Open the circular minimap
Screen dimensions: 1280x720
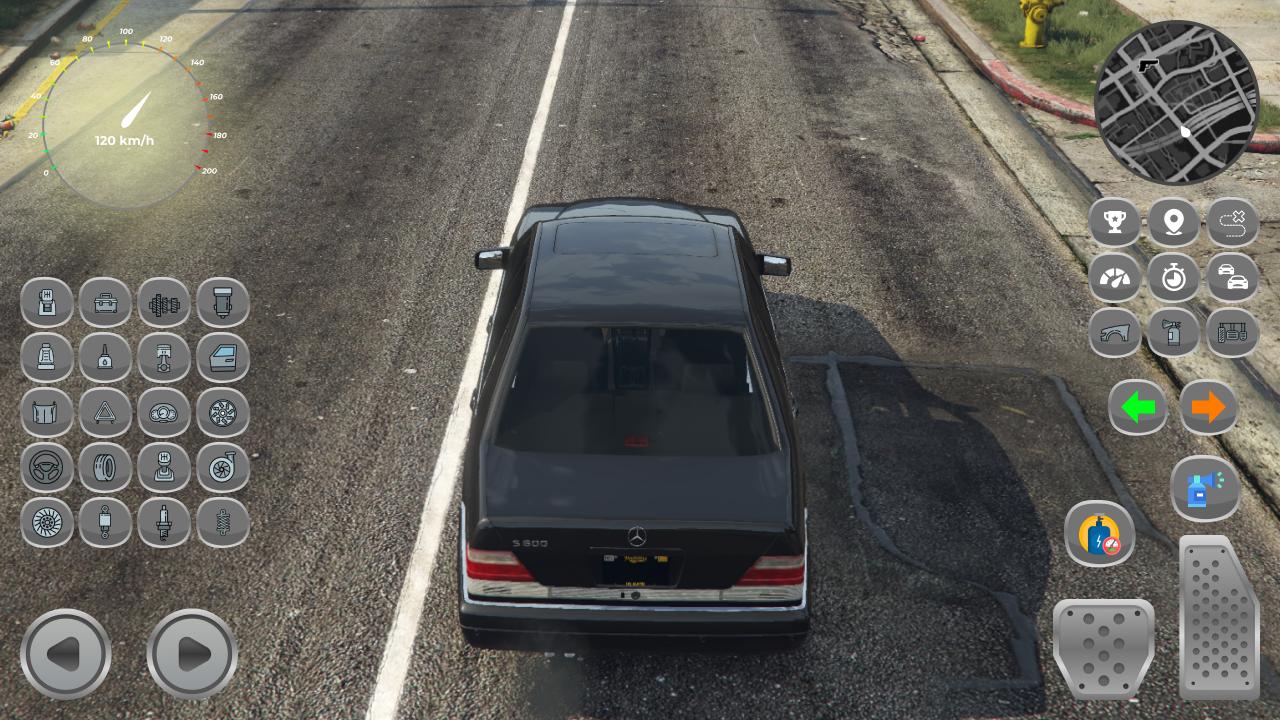pos(1177,102)
